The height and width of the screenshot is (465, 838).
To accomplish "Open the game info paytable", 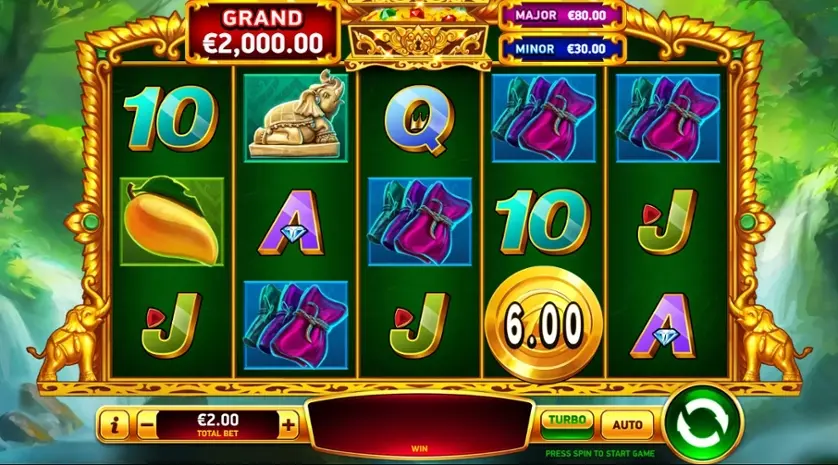I will pos(114,424).
